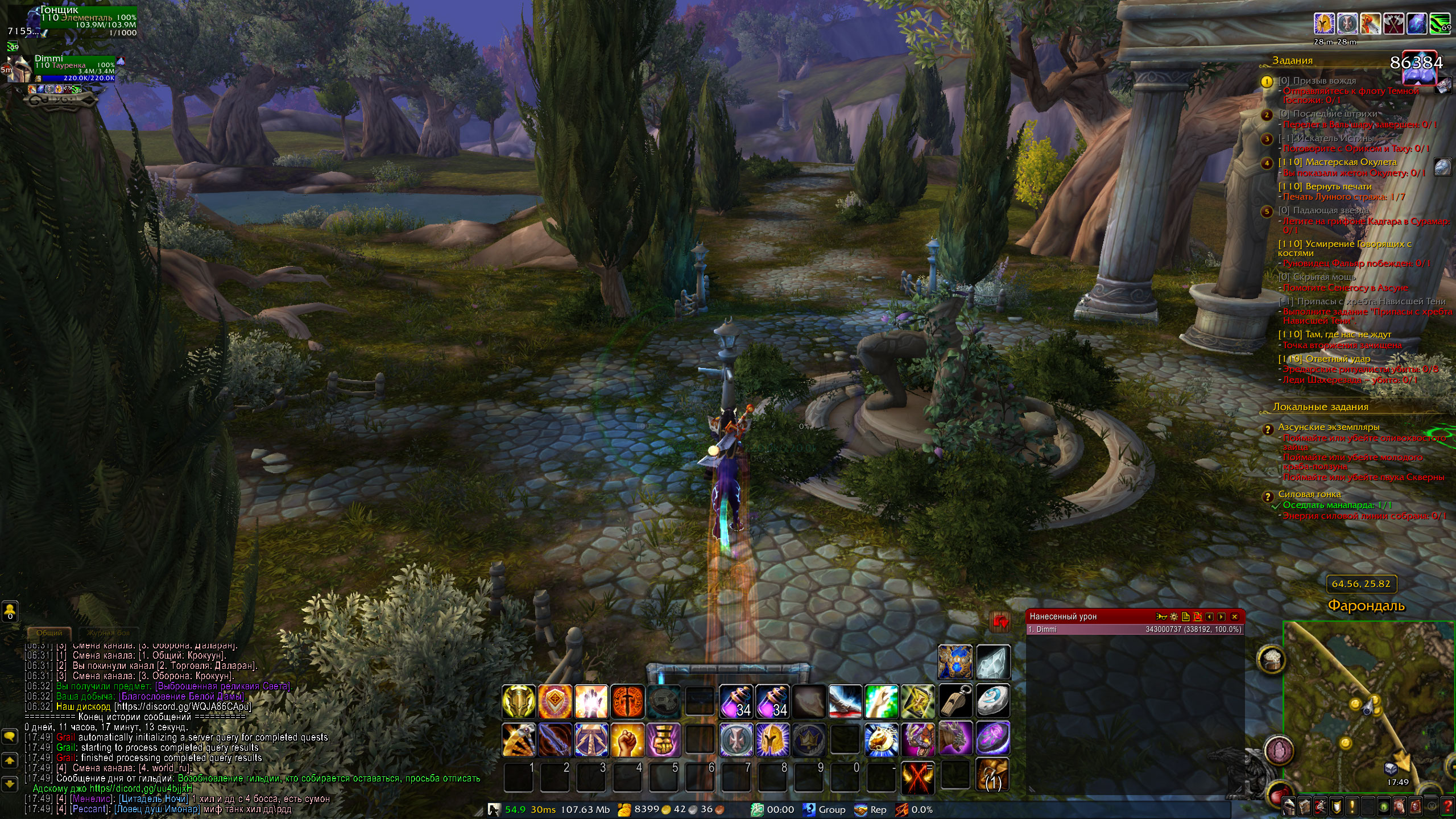Activate the golden fist ability
This screenshot has height=819, width=1456.
pyautogui.click(x=627, y=739)
